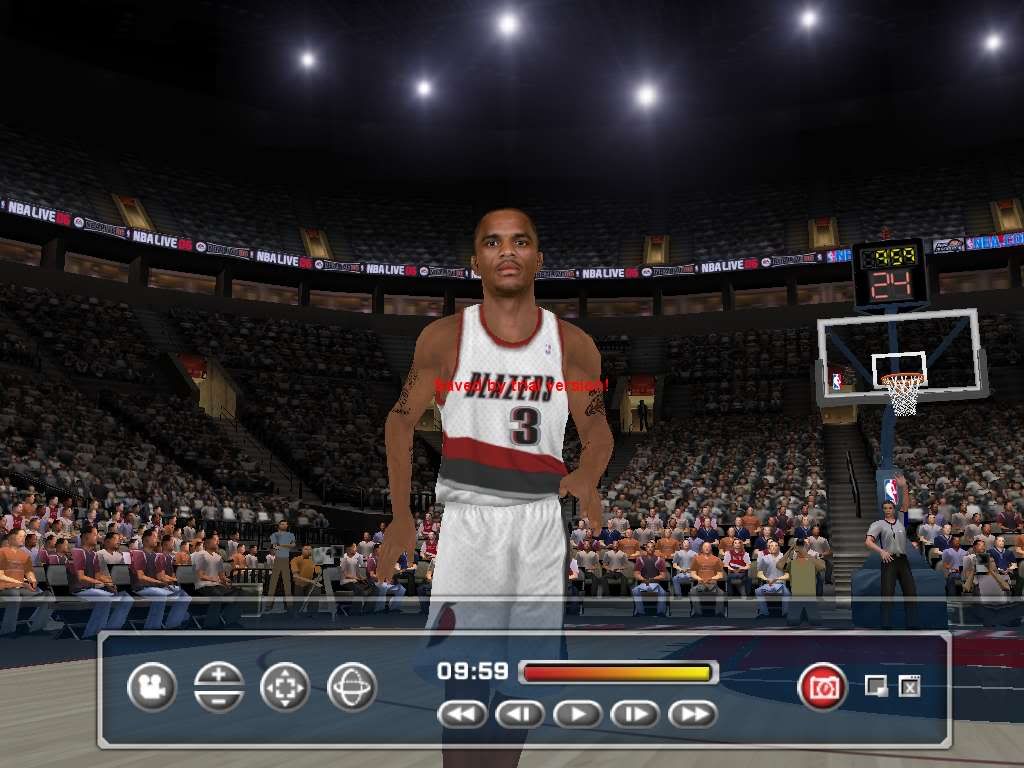Close the replay control panel
This screenshot has height=768, width=1024.
(x=909, y=686)
